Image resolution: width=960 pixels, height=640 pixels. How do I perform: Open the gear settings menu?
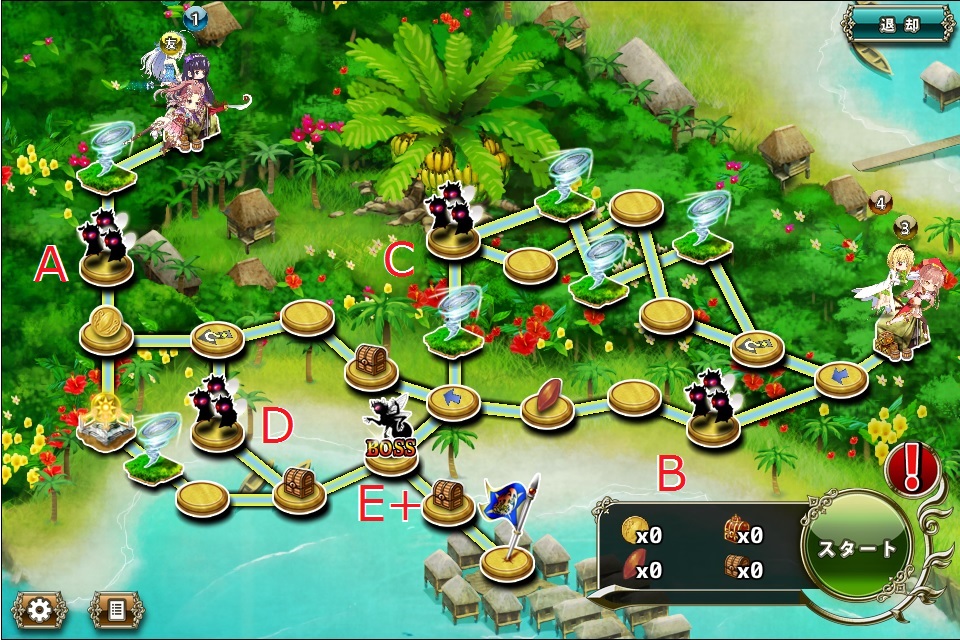[x=40, y=609]
